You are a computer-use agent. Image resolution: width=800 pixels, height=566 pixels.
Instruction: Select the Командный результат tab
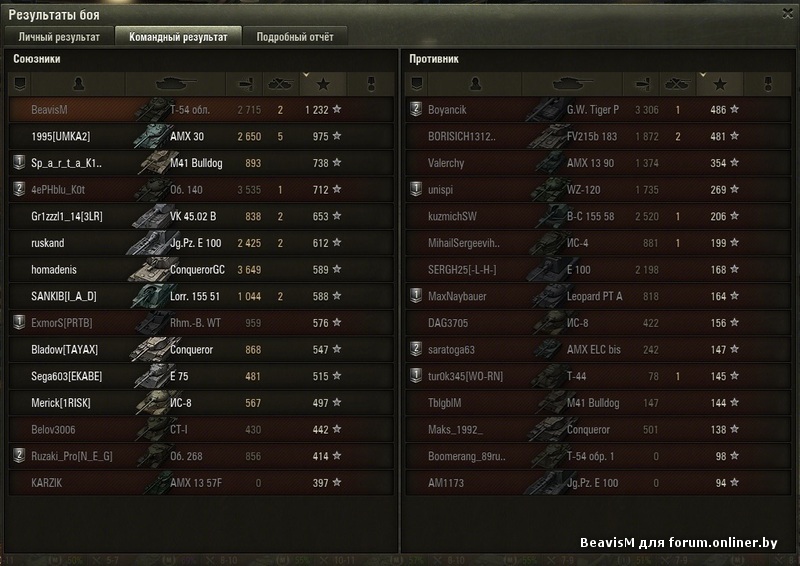click(178, 37)
